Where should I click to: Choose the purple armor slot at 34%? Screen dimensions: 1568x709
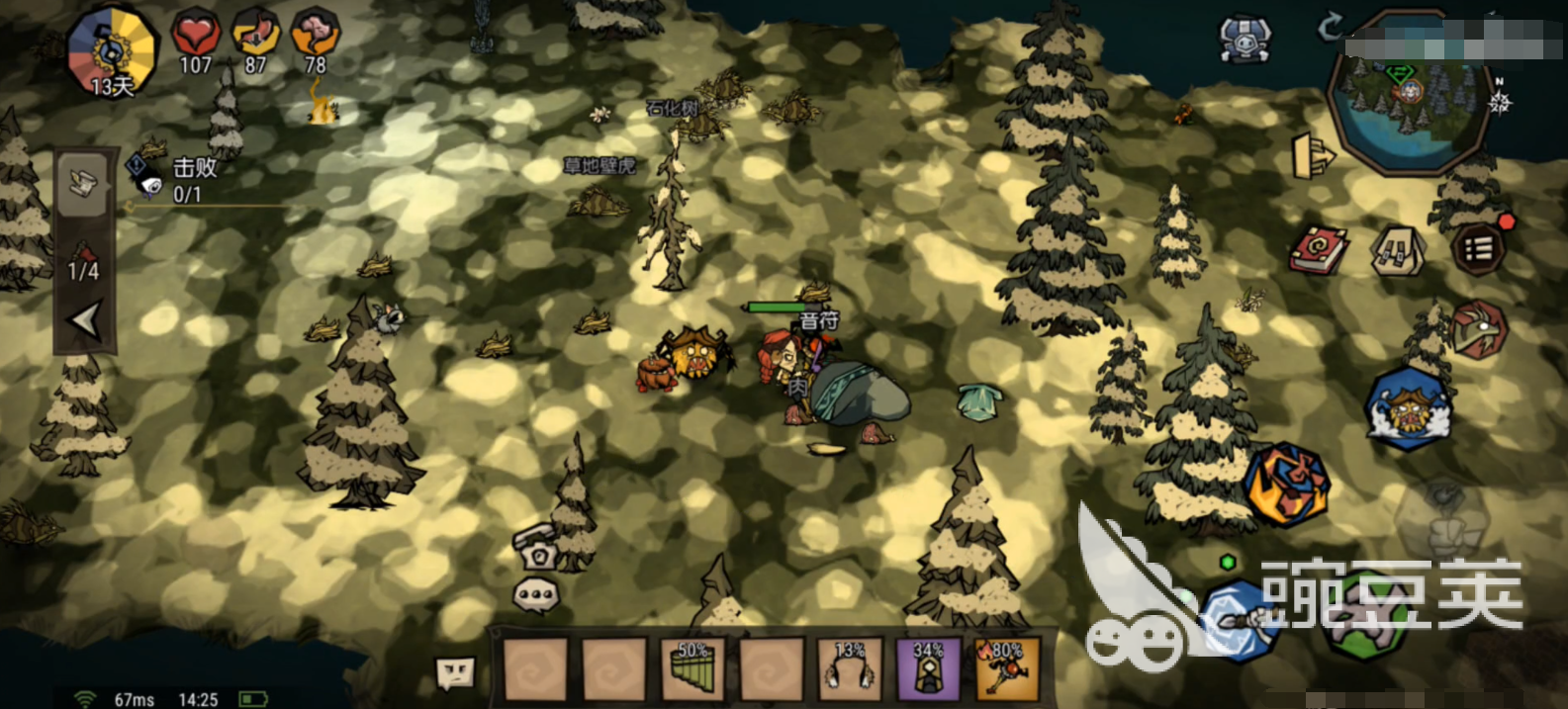coord(928,669)
